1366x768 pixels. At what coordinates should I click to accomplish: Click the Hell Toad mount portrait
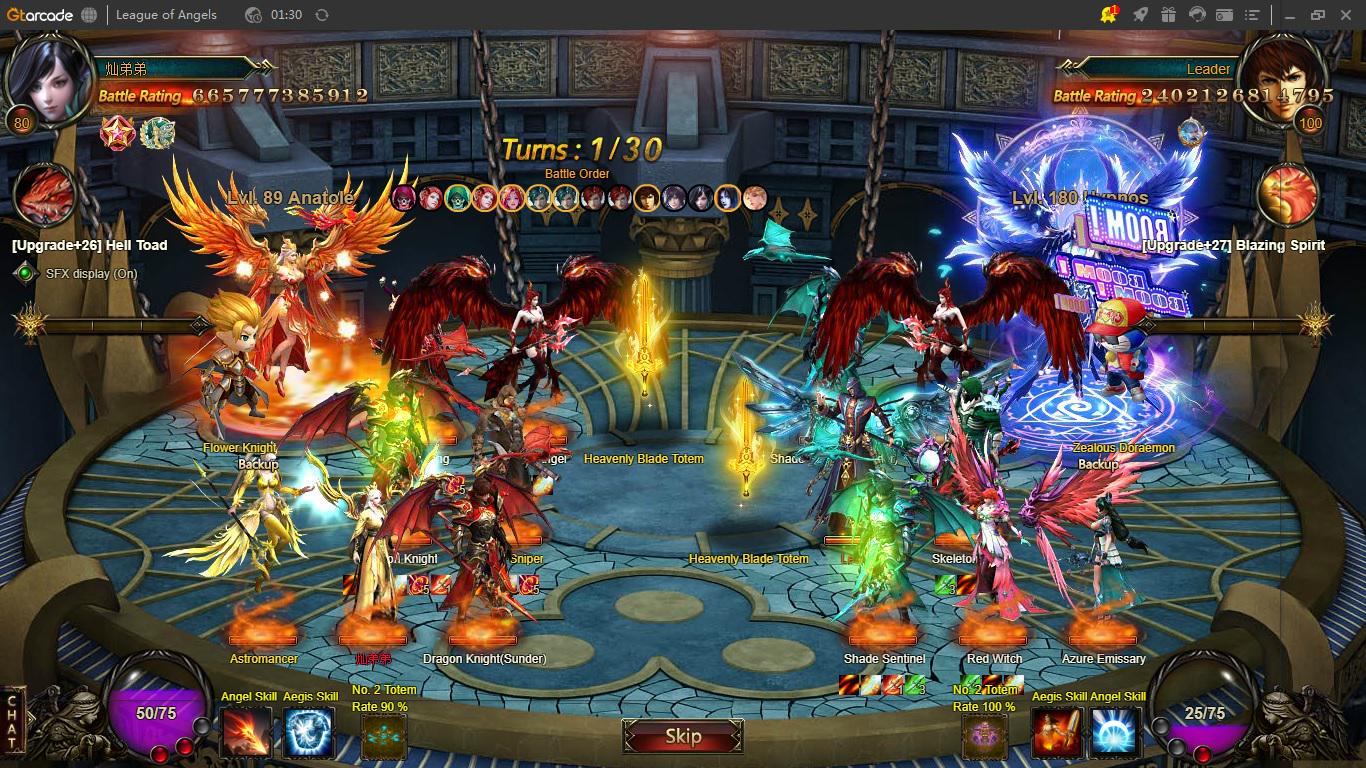pyautogui.click(x=47, y=194)
